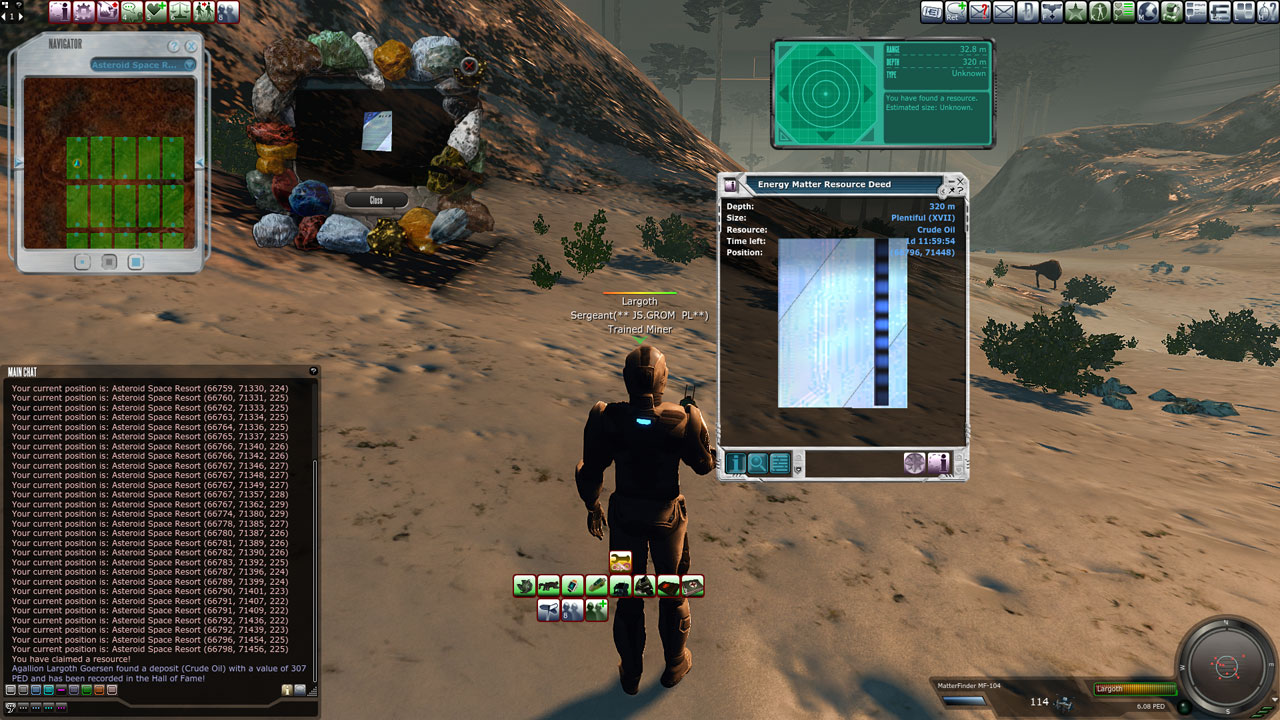Click the Main Chat help button
Screen dimensions: 1280x720
313,371
